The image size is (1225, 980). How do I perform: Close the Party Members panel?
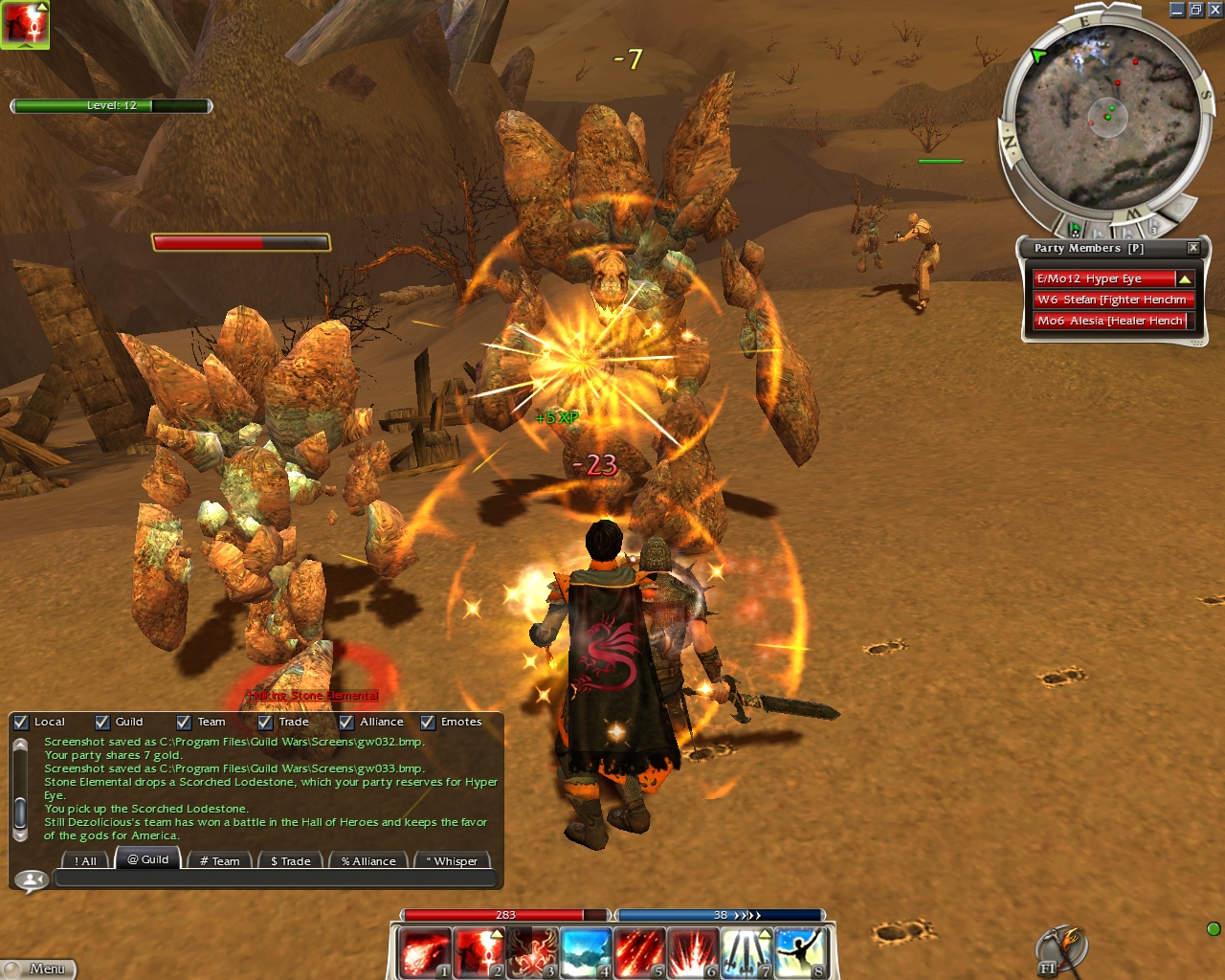[1192, 248]
